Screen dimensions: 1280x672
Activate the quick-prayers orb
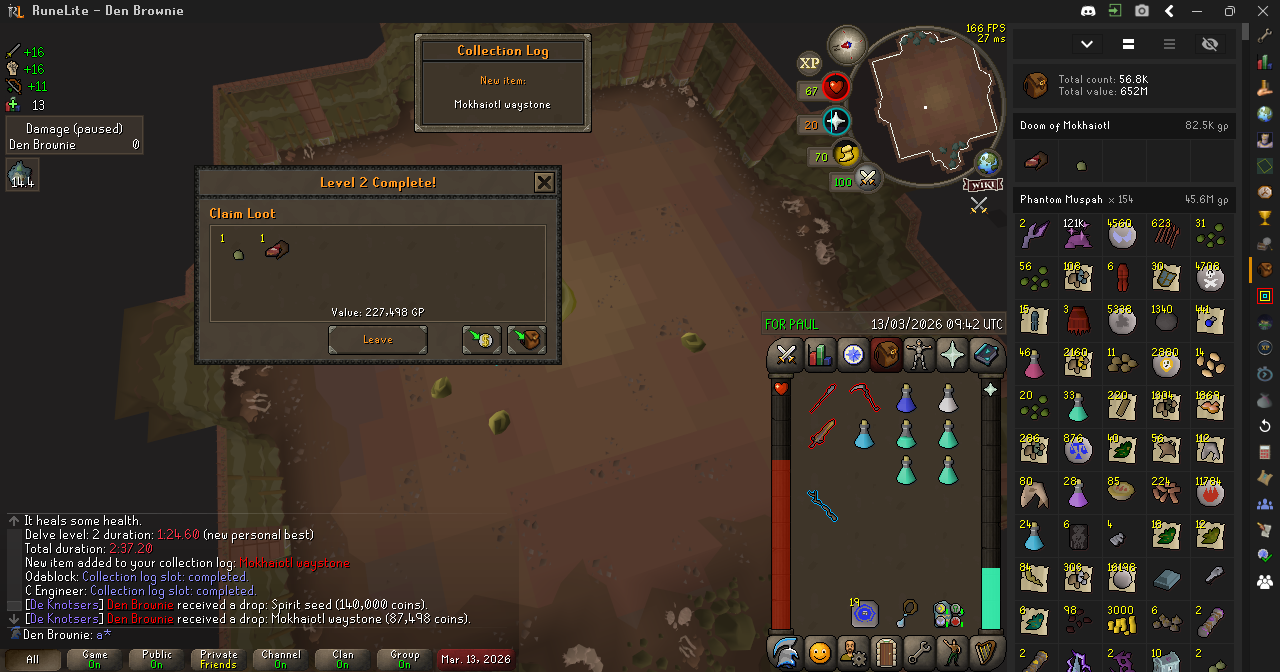point(835,123)
